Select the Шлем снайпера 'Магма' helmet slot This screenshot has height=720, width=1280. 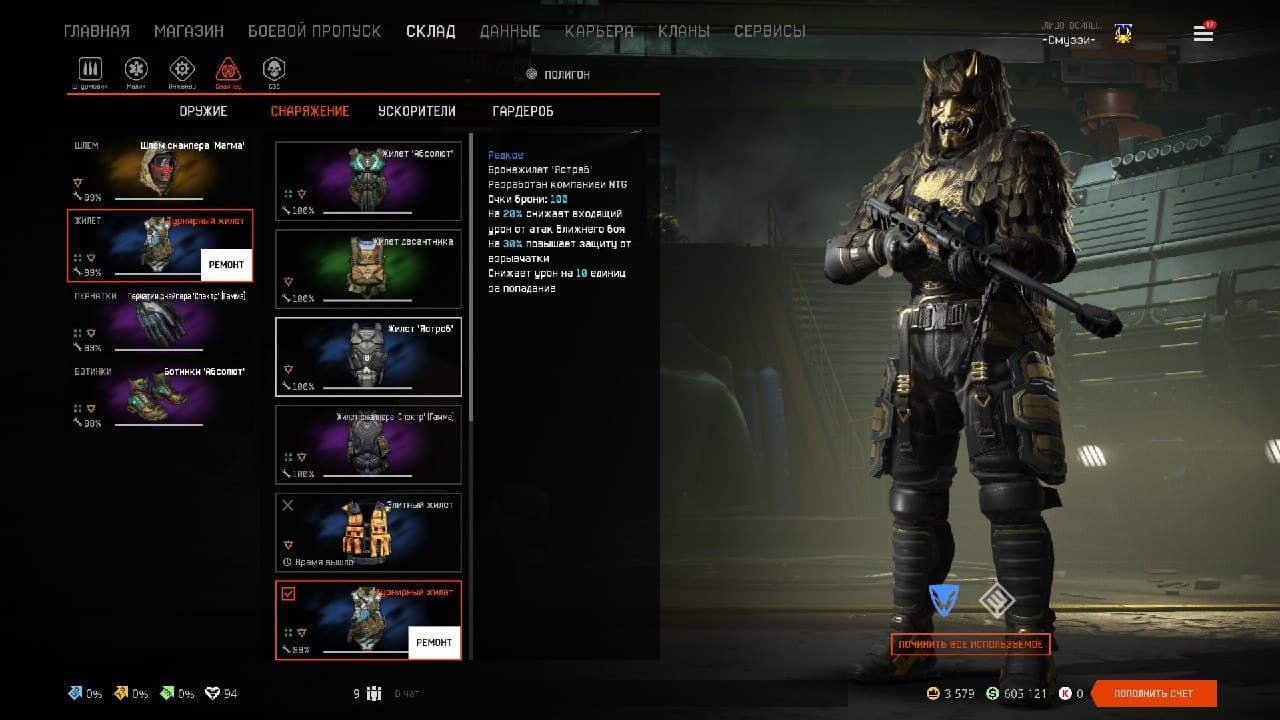[x=160, y=170]
